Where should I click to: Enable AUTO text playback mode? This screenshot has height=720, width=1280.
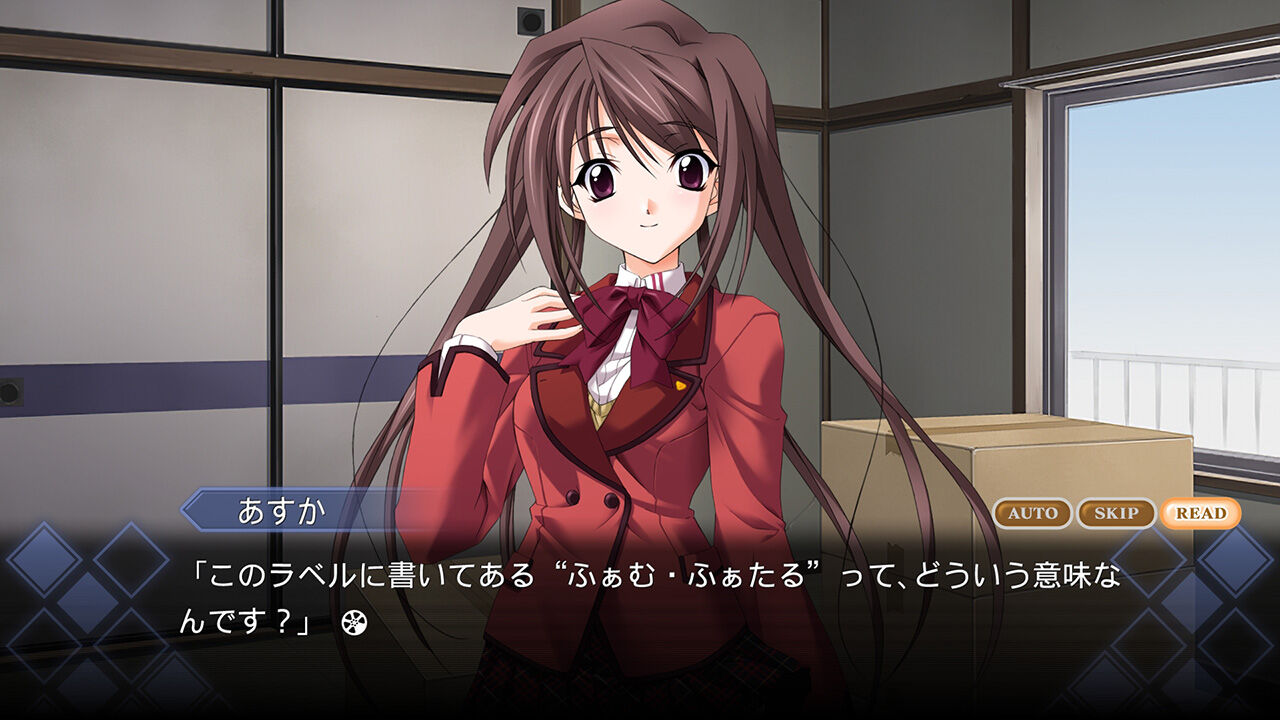pos(1032,512)
